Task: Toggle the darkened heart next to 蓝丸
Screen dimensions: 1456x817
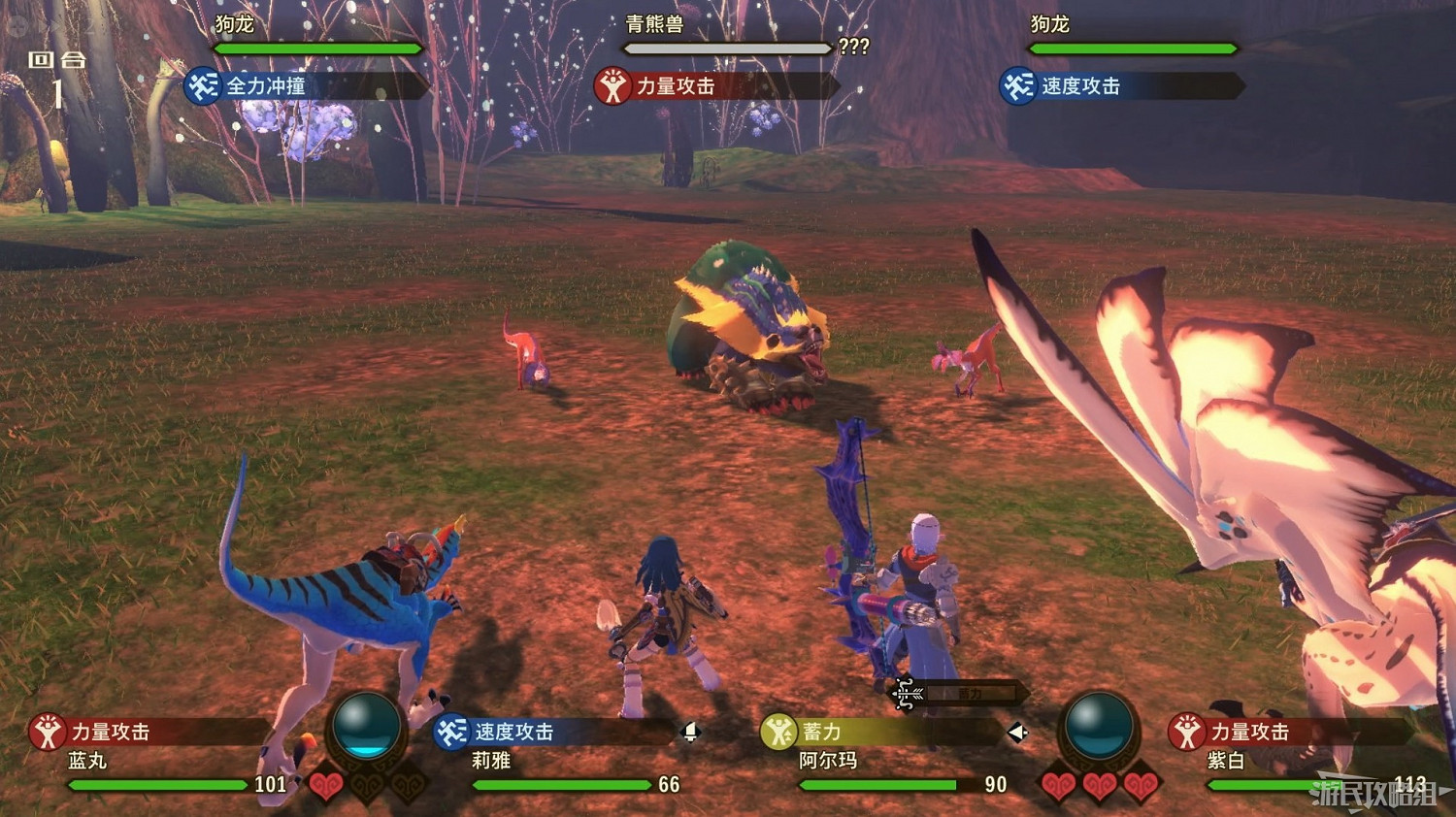Action: point(365,788)
